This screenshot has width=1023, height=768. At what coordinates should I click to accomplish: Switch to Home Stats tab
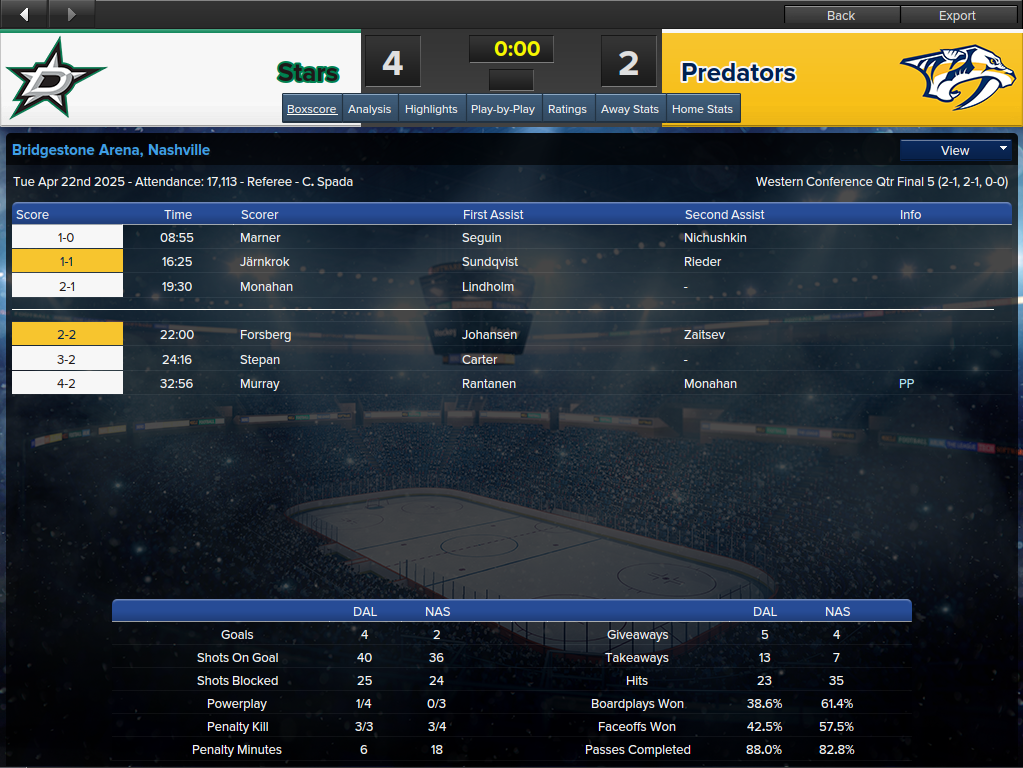pos(702,109)
